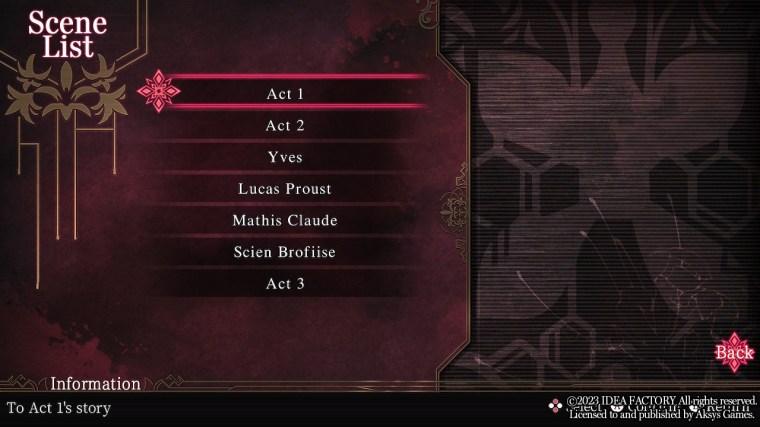Open the Act 2 scene list
The height and width of the screenshot is (427, 760).
[x=285, y=126]
